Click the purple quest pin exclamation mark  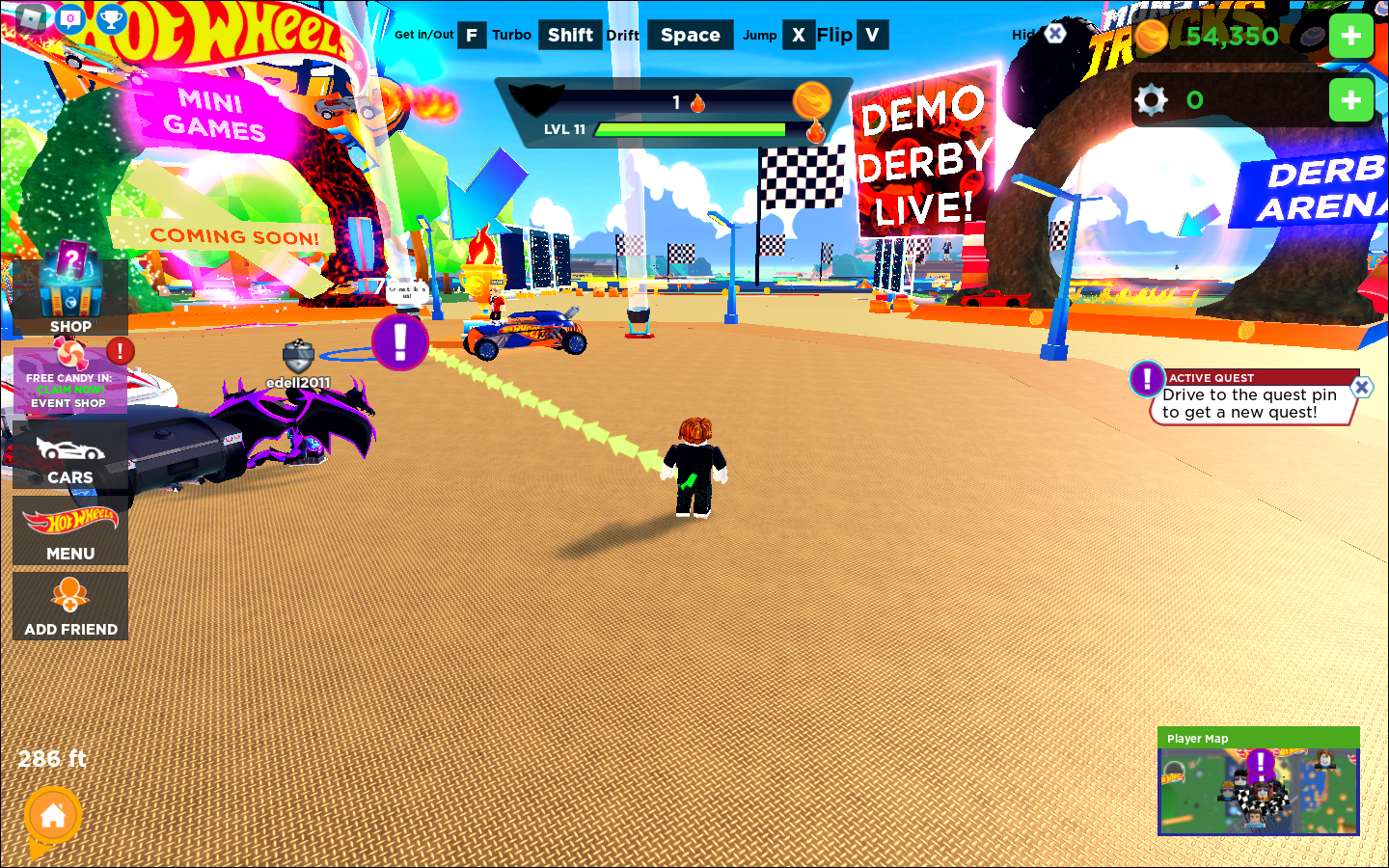click(401, 339)
